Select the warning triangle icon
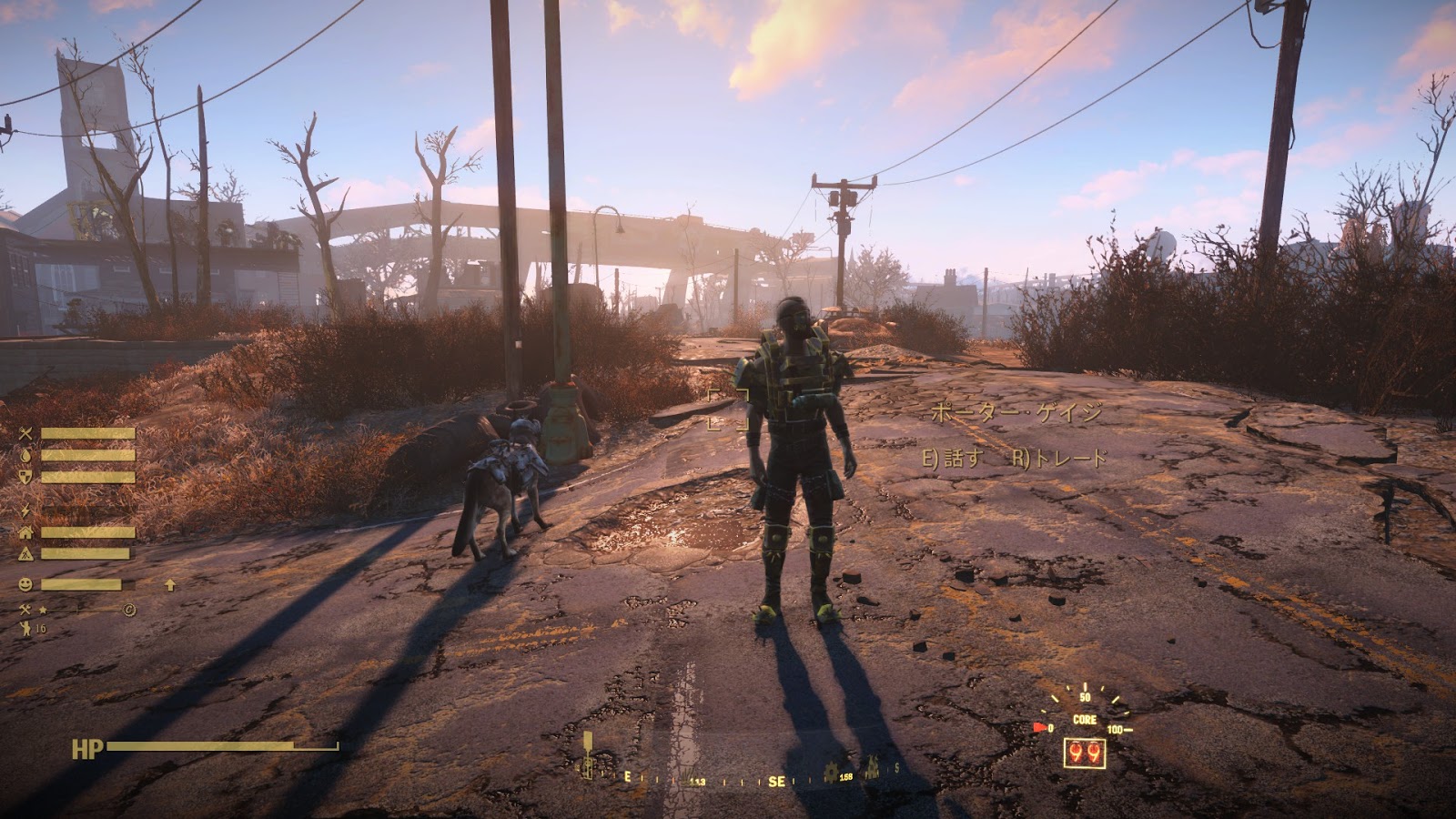 click(x=25, y=553)
